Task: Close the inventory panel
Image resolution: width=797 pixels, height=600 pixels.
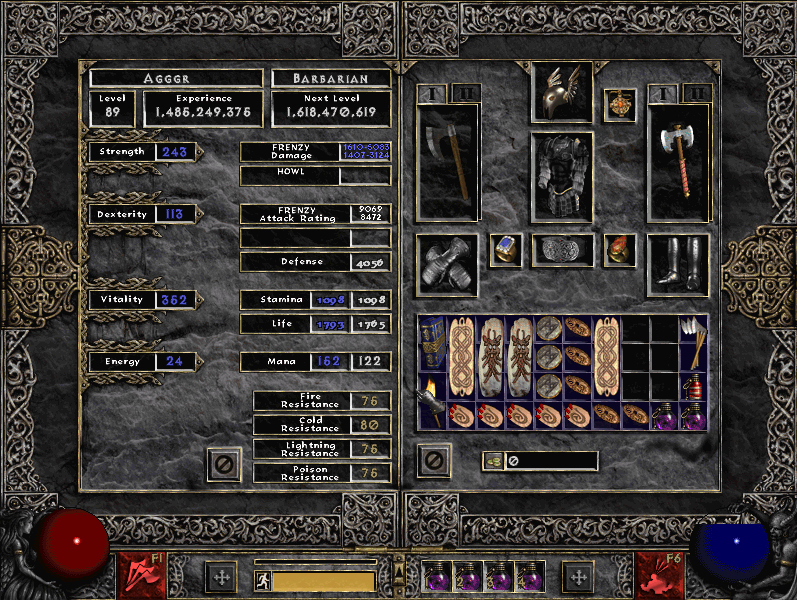Action: (x=433, y=461)
